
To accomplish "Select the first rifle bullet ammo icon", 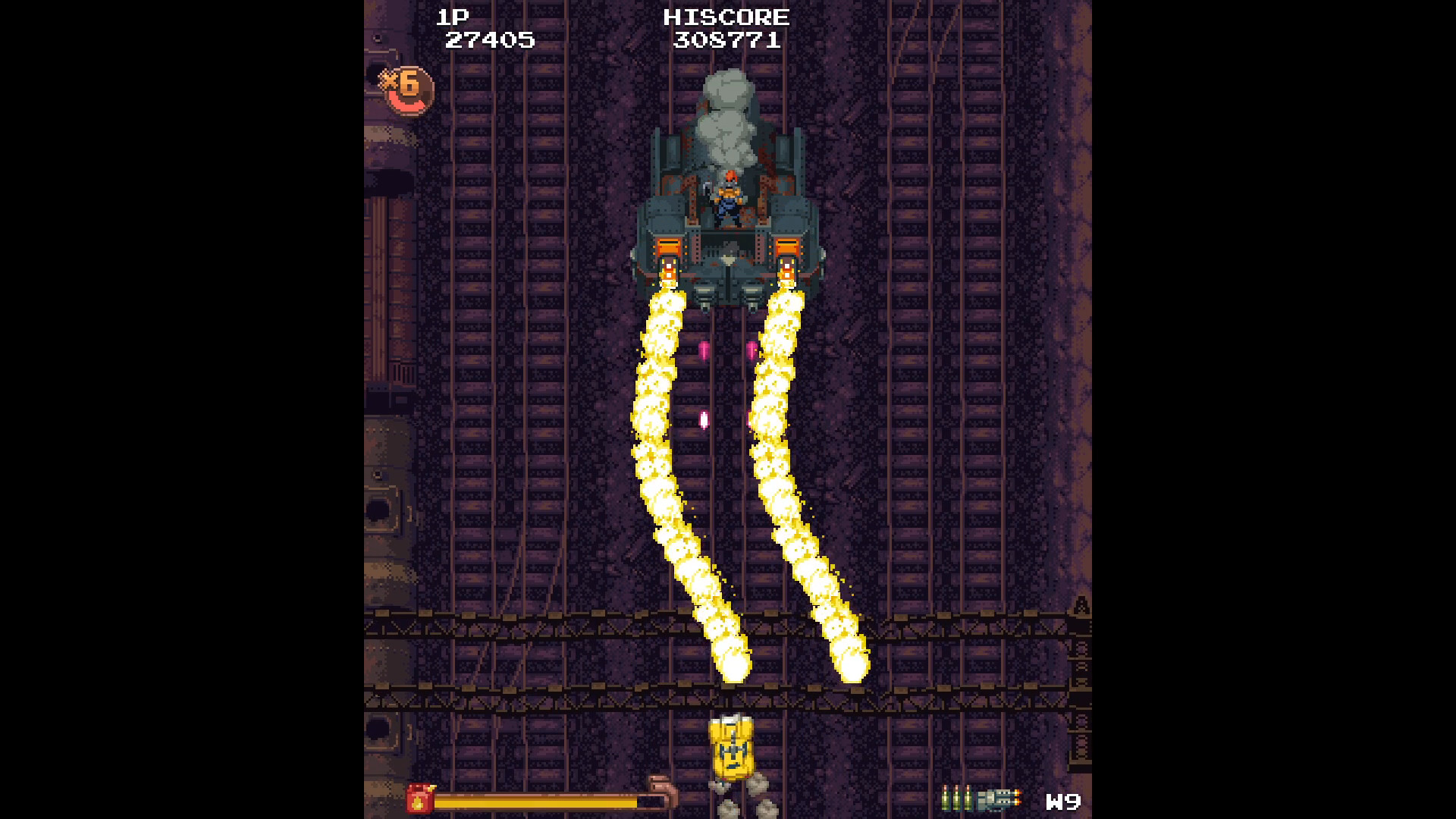I will click(946, 796).
